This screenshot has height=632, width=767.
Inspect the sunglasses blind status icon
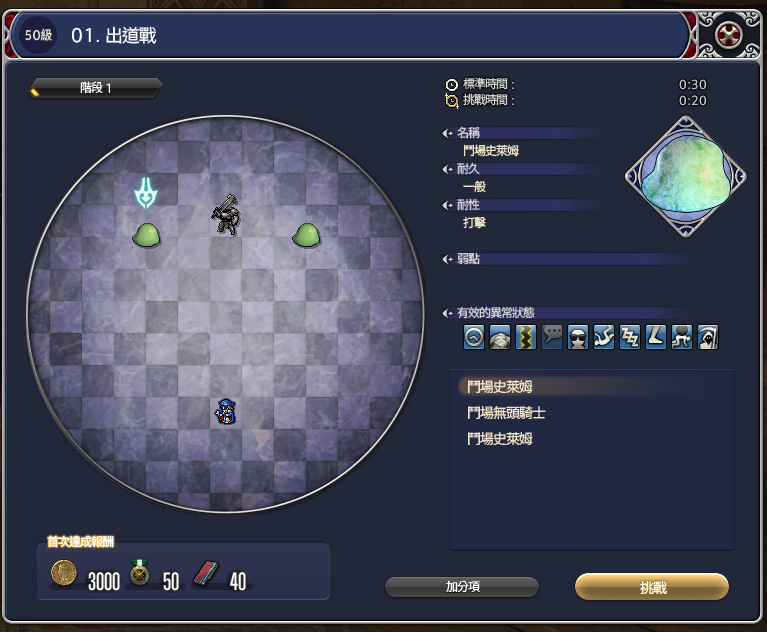[x=578, y=337]
